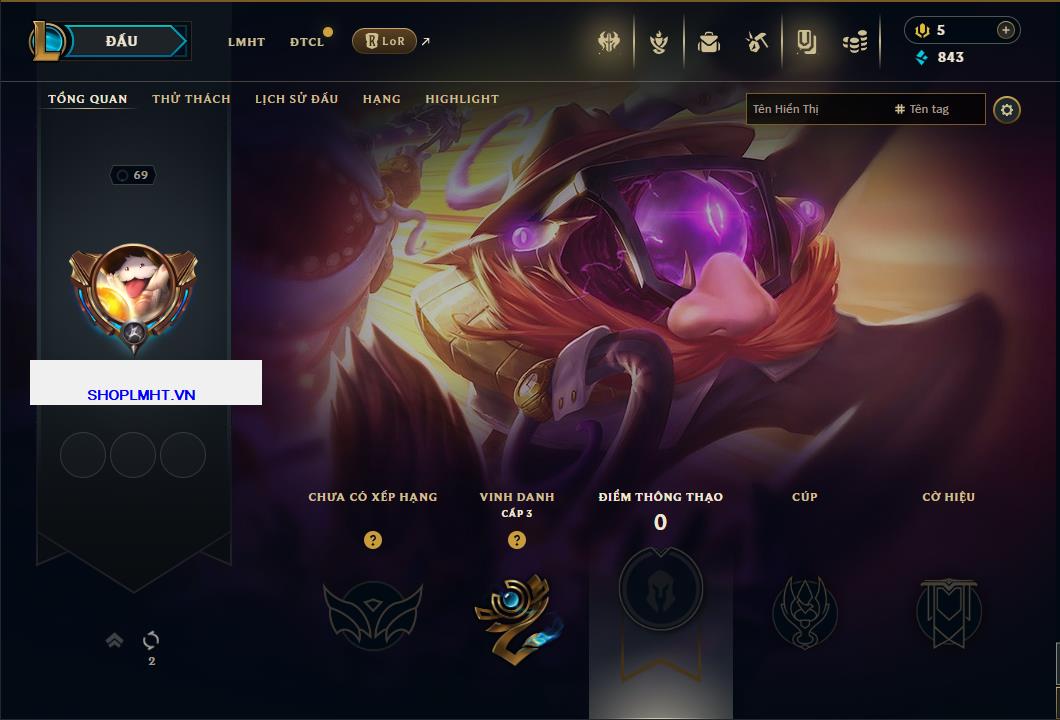Launch the LoR link button
Screen dimensions: 1060x720
(x=384, y=41)
